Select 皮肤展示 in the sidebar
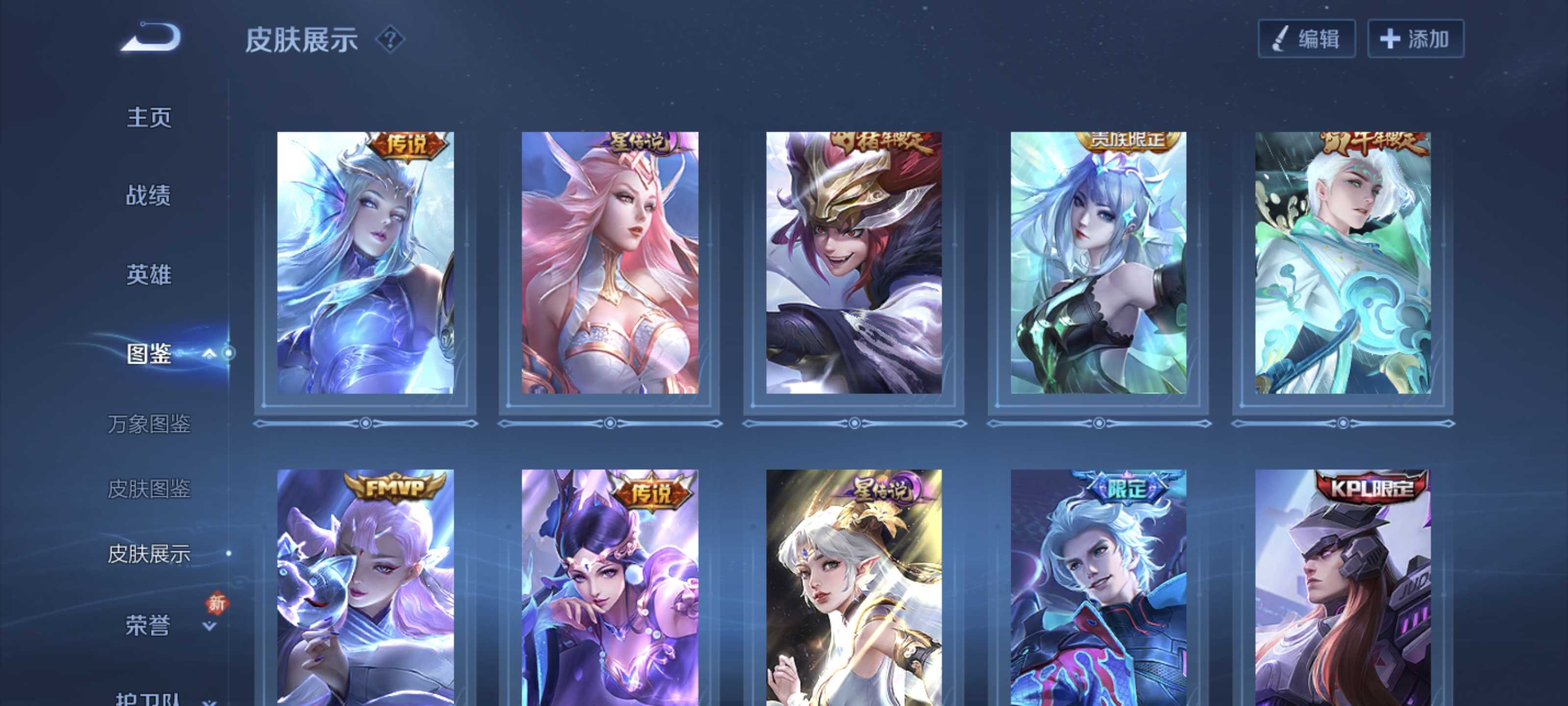1568x706 pixels. [149, 554]
